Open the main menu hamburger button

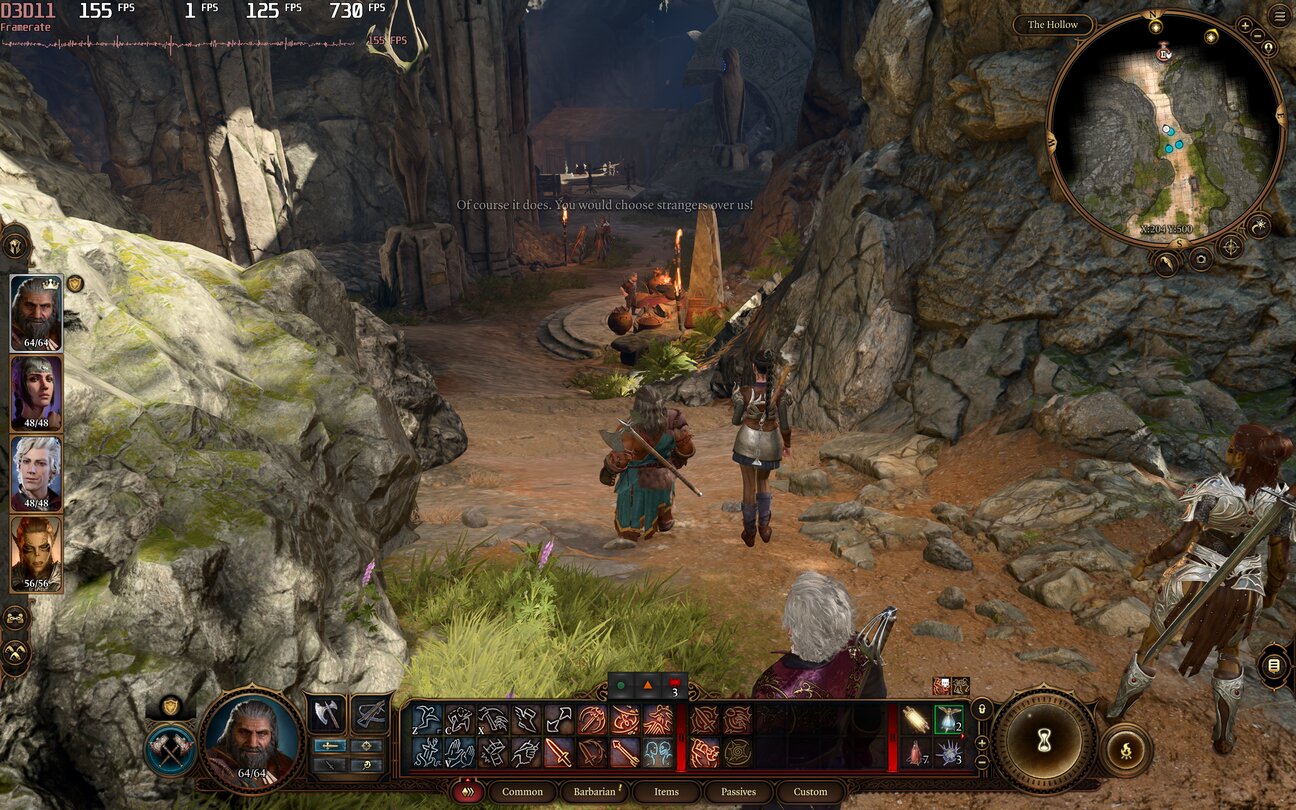point(1279,15)
